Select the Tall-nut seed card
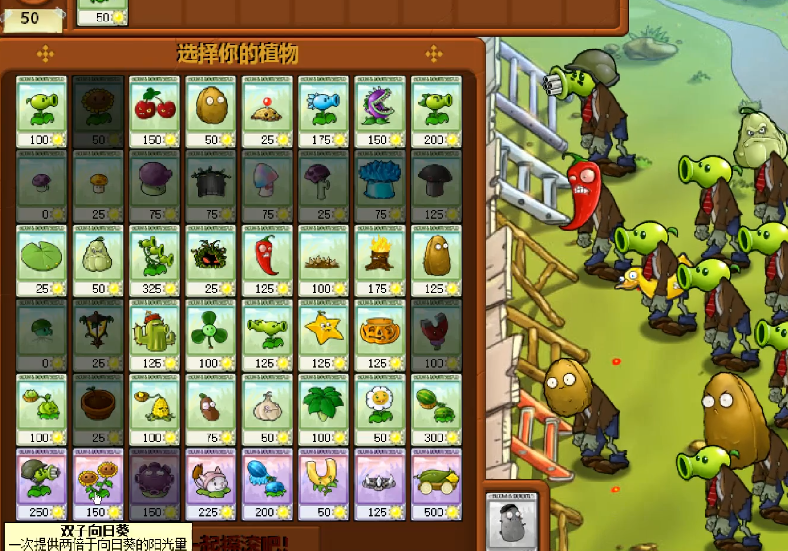Viewport: 788px width, 551px height. (435, 260)
